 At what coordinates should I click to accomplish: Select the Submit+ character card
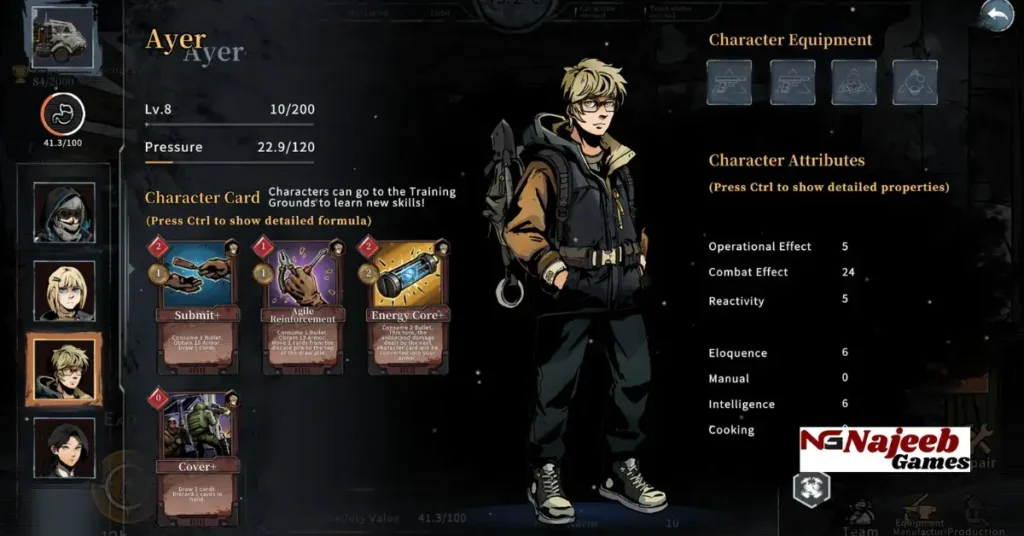(196, 306)
